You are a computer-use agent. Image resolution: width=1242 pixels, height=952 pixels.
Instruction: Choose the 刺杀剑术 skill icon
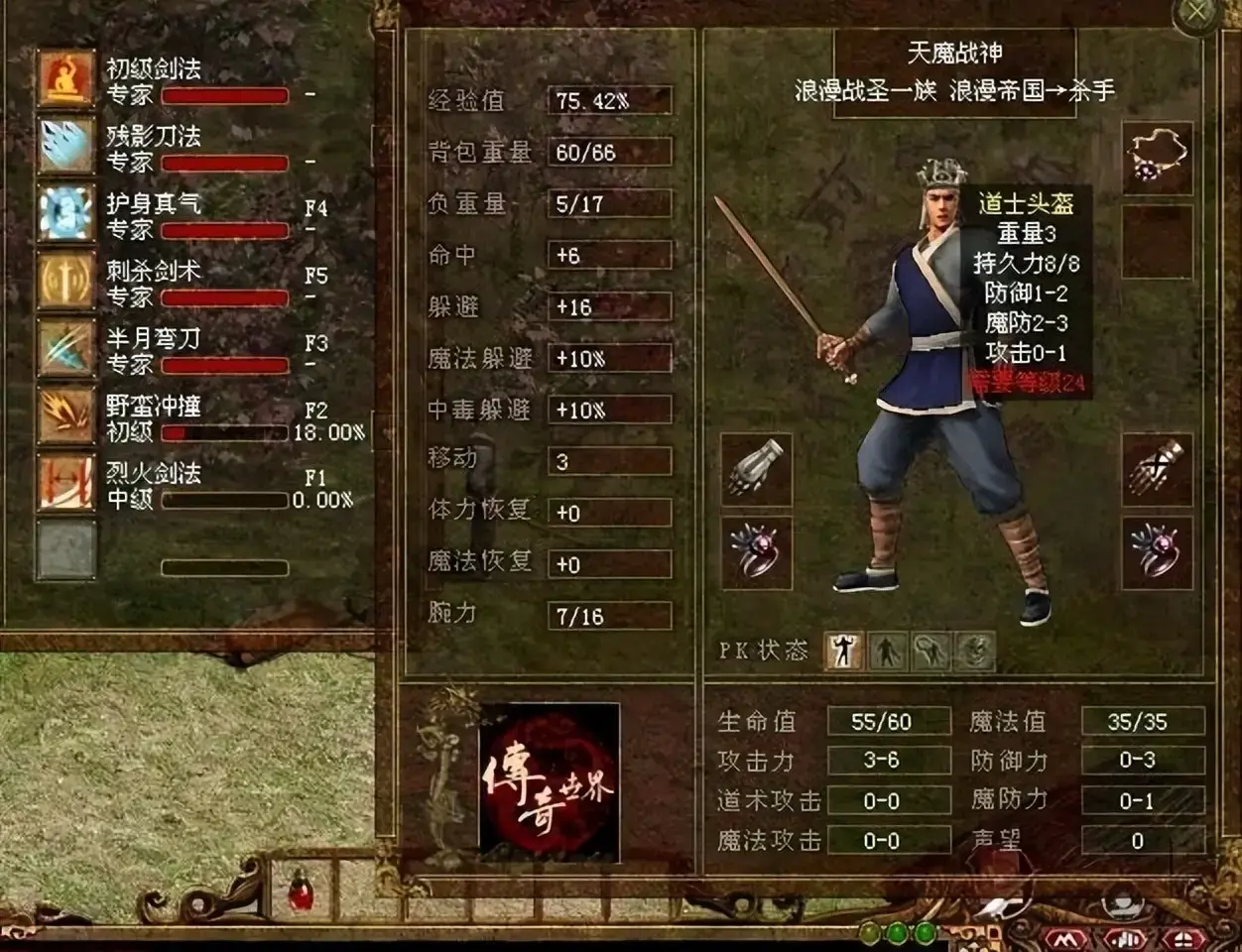click(66, 281)
